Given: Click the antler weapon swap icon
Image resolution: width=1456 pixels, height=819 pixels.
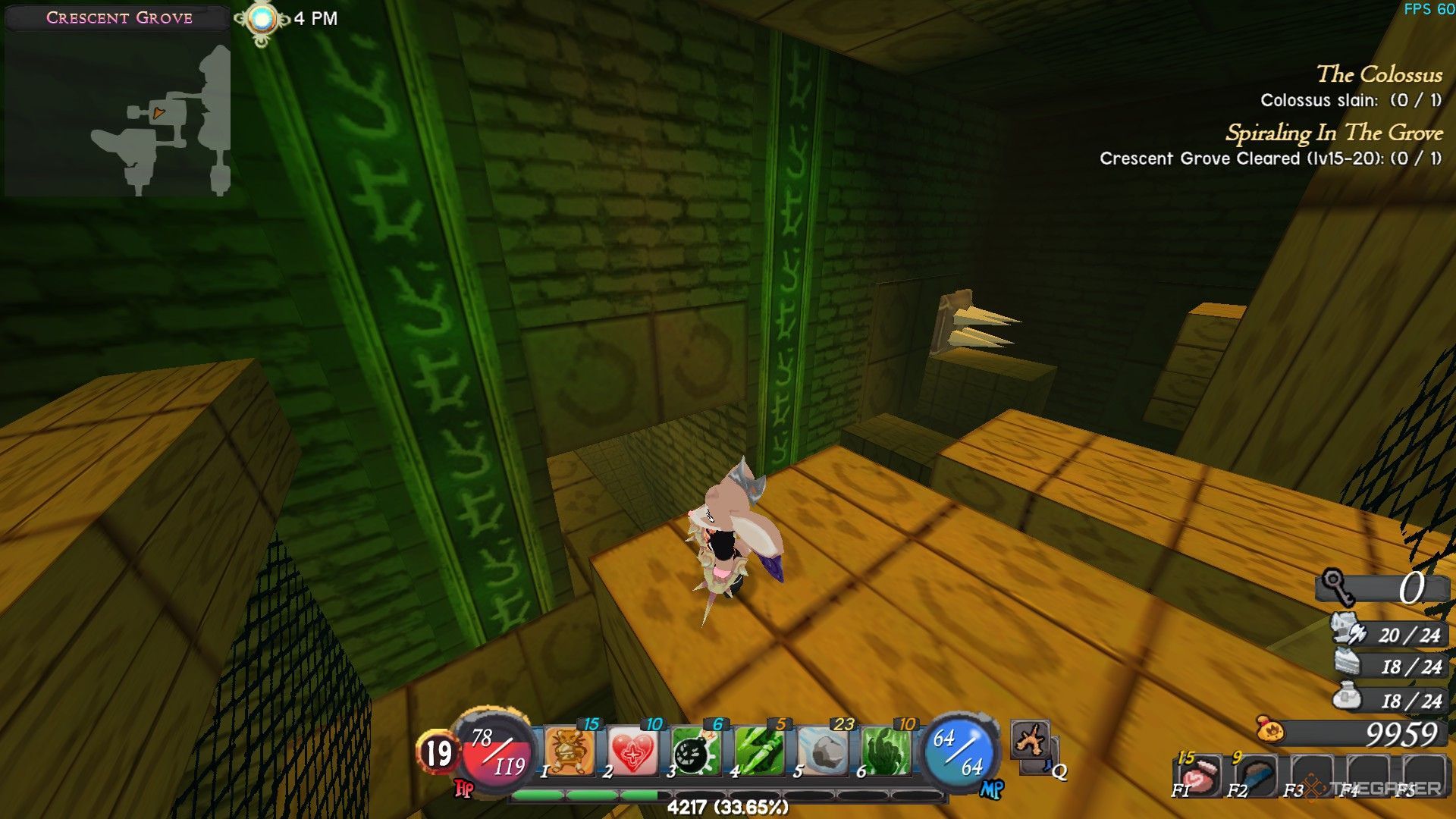Looking at the screenshot, I should click(x=1030, y=739).
